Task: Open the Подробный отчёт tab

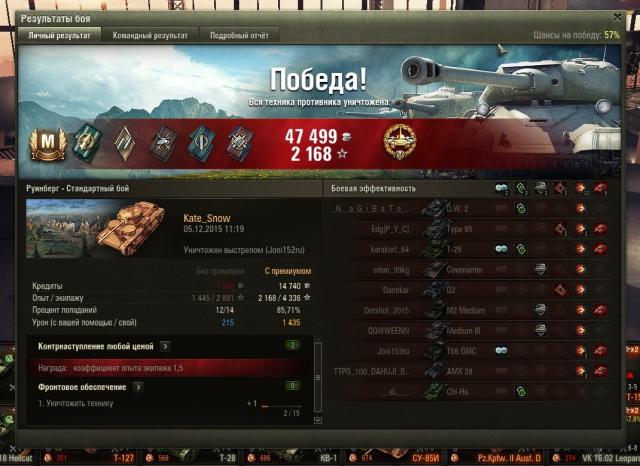Action: click(237, 35)
